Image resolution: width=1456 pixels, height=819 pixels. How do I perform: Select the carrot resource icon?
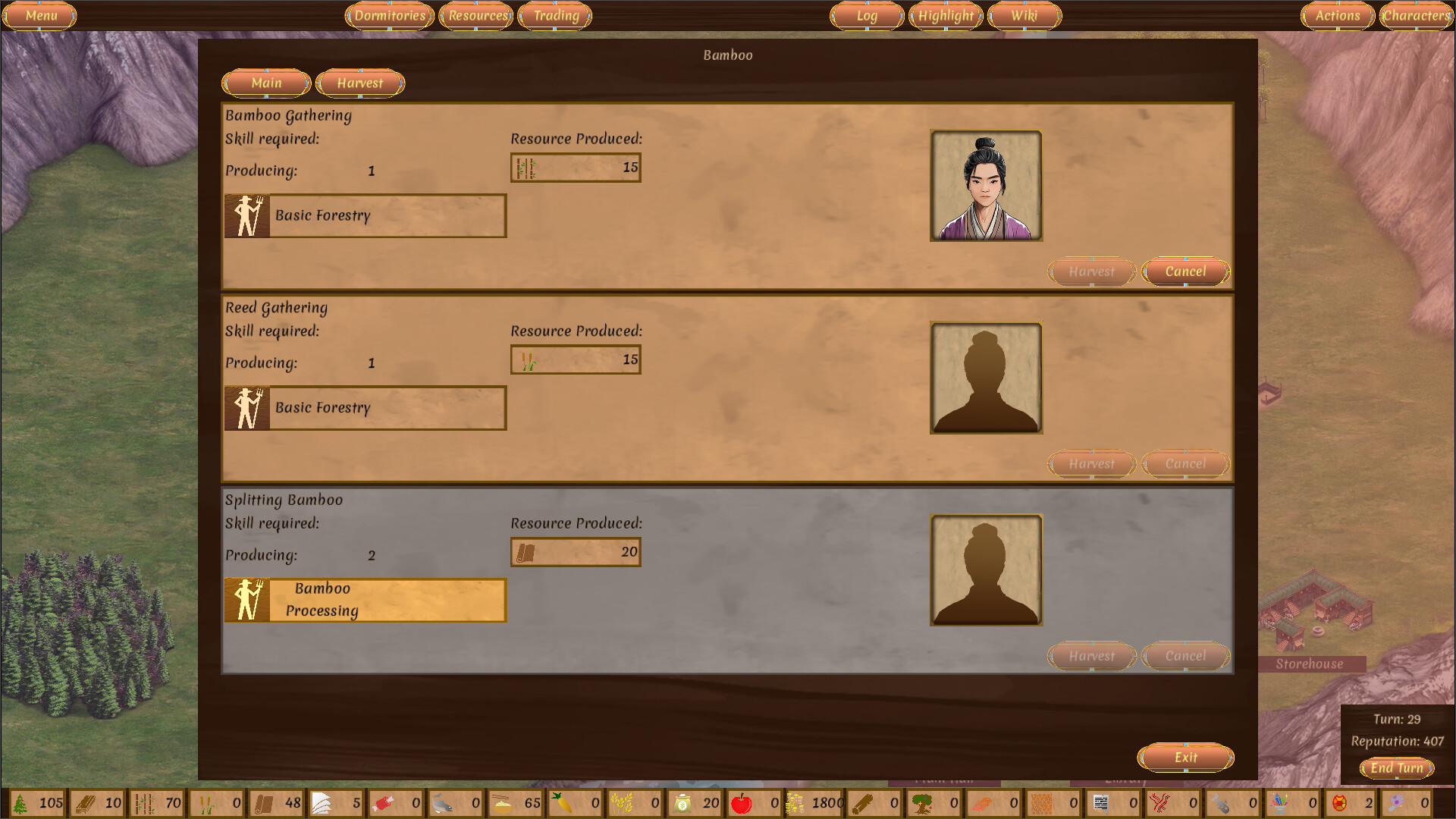coord(562,802)
